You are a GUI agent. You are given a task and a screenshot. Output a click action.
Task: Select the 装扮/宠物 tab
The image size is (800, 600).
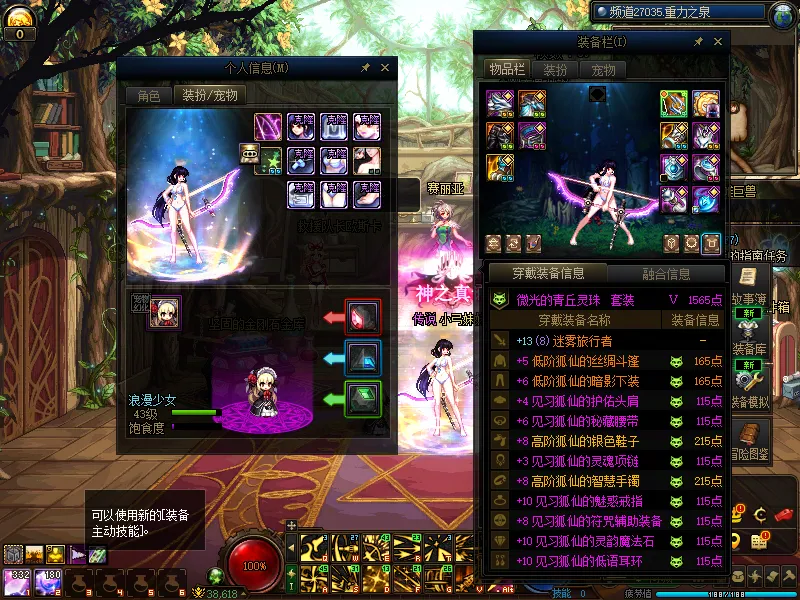coord(208,96)
